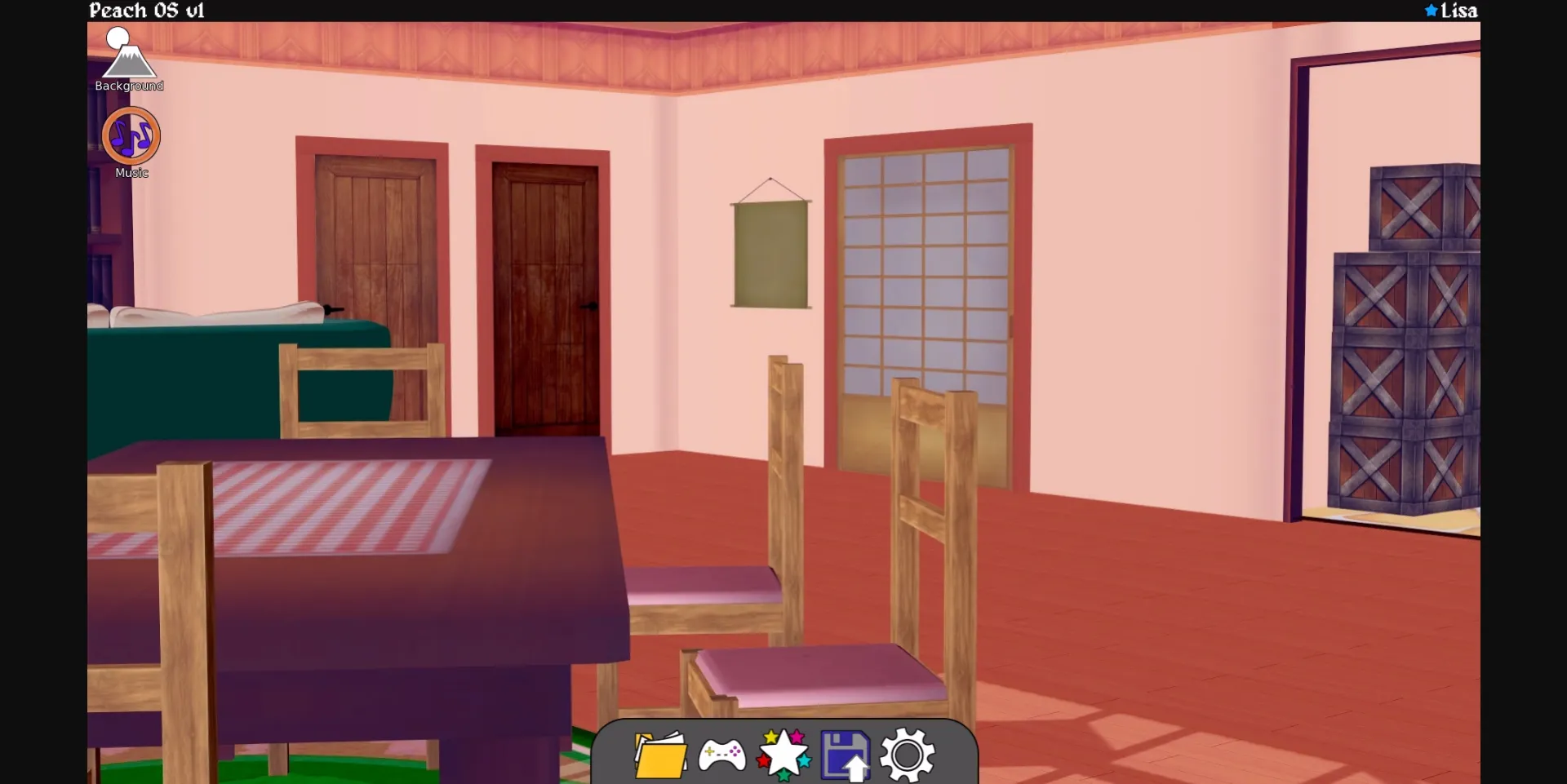
Task: Launch games via the gamepad taskbar icon
Action: (x=724, y=756)
